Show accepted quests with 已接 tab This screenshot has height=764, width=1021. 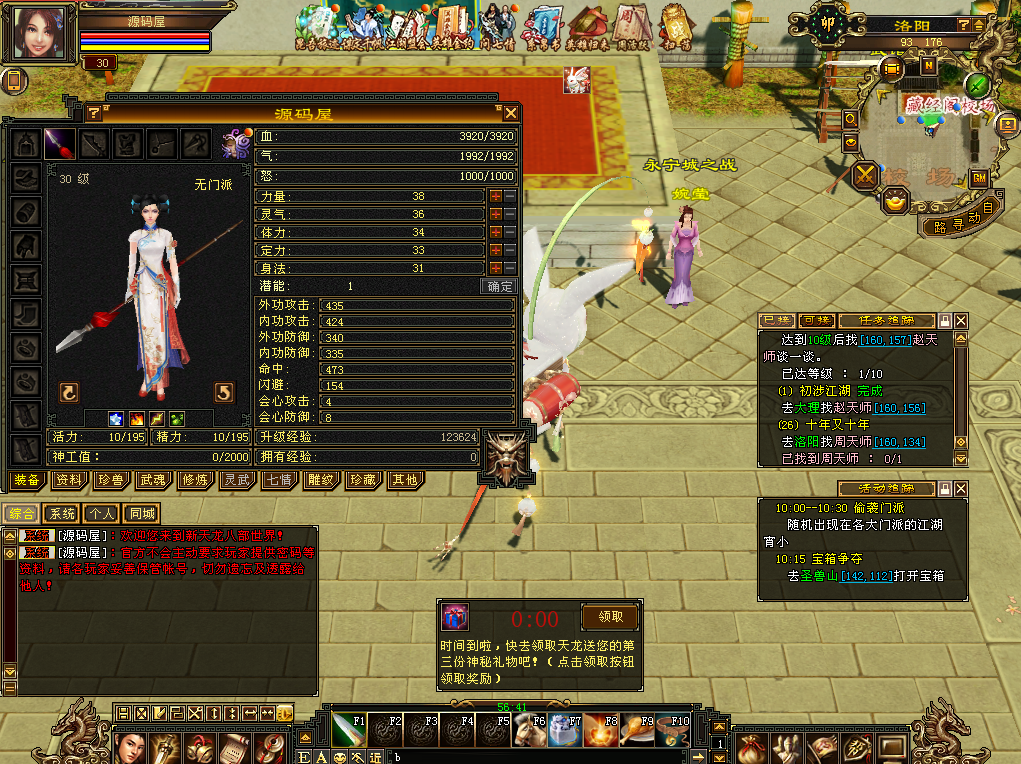(x=776, y=320)
